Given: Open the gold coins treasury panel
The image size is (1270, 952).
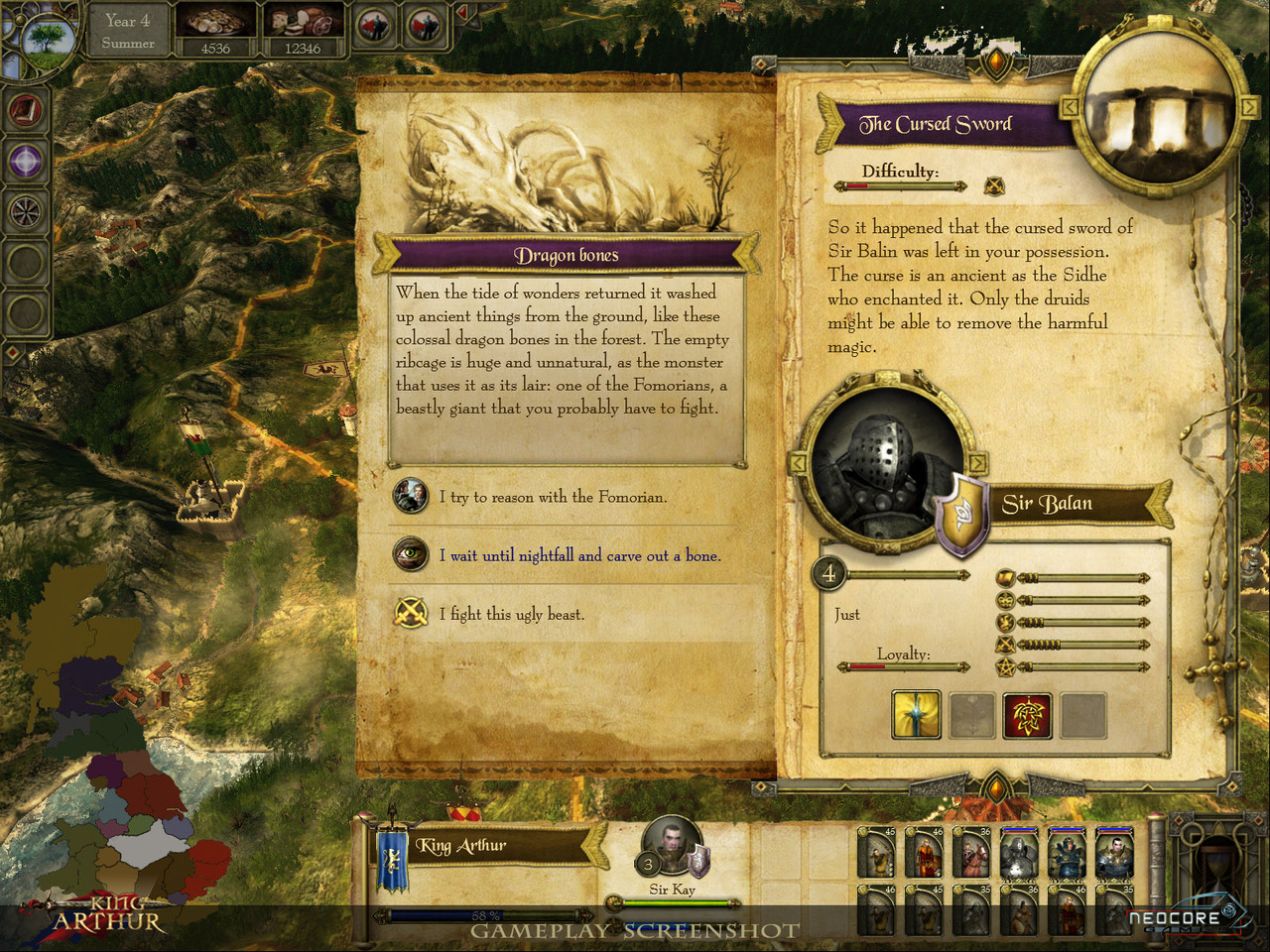Looking at the screenshot, I should pyautogui.click(x=215, y=30).
